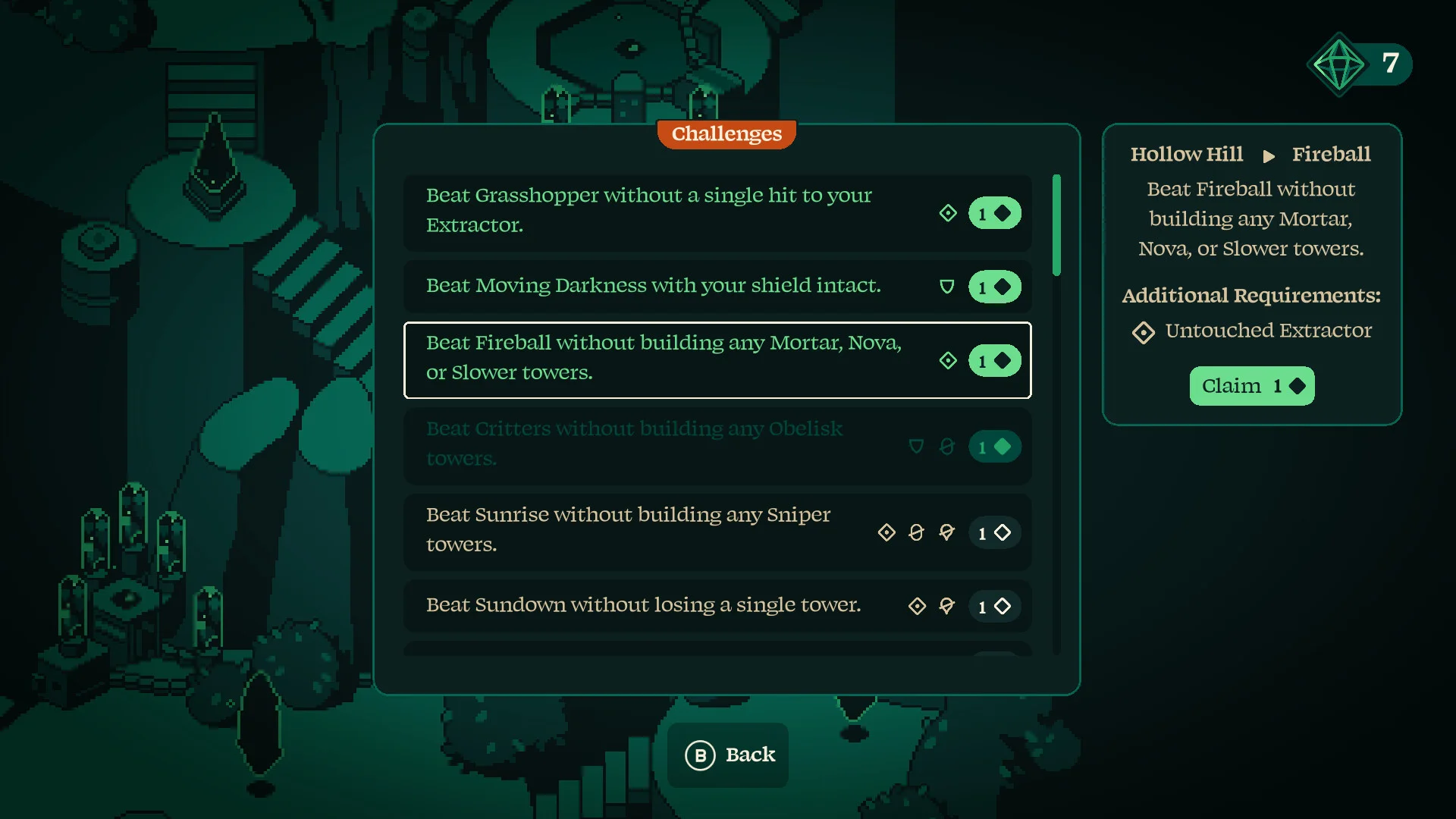Claim the Fireball challenge reward
The width and height of the screenshot is (1456, 819).
click(x=1251, y=386)
